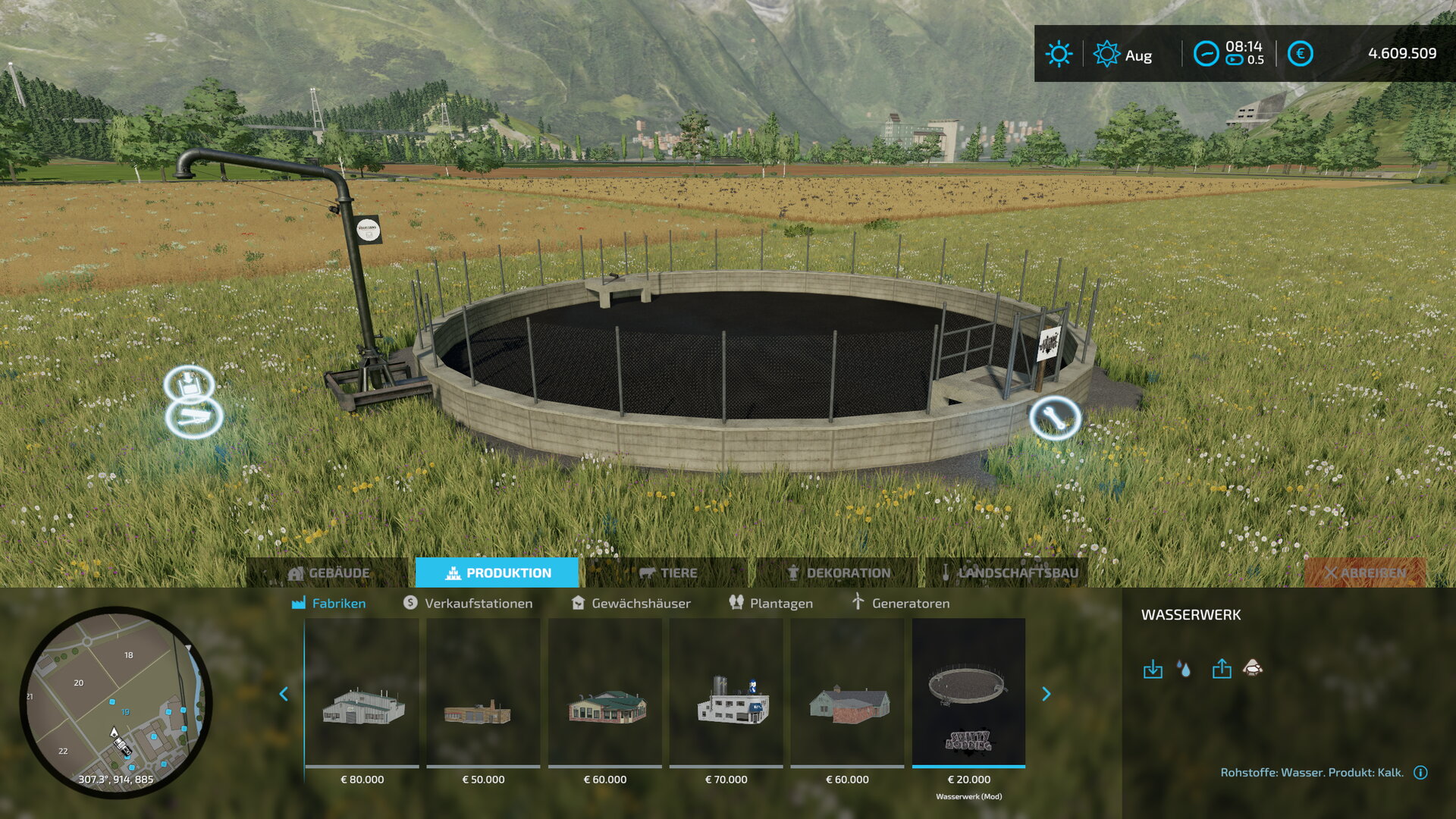
Task: Click the Abreißen demolish button
Action: (x=1365, y=573)
